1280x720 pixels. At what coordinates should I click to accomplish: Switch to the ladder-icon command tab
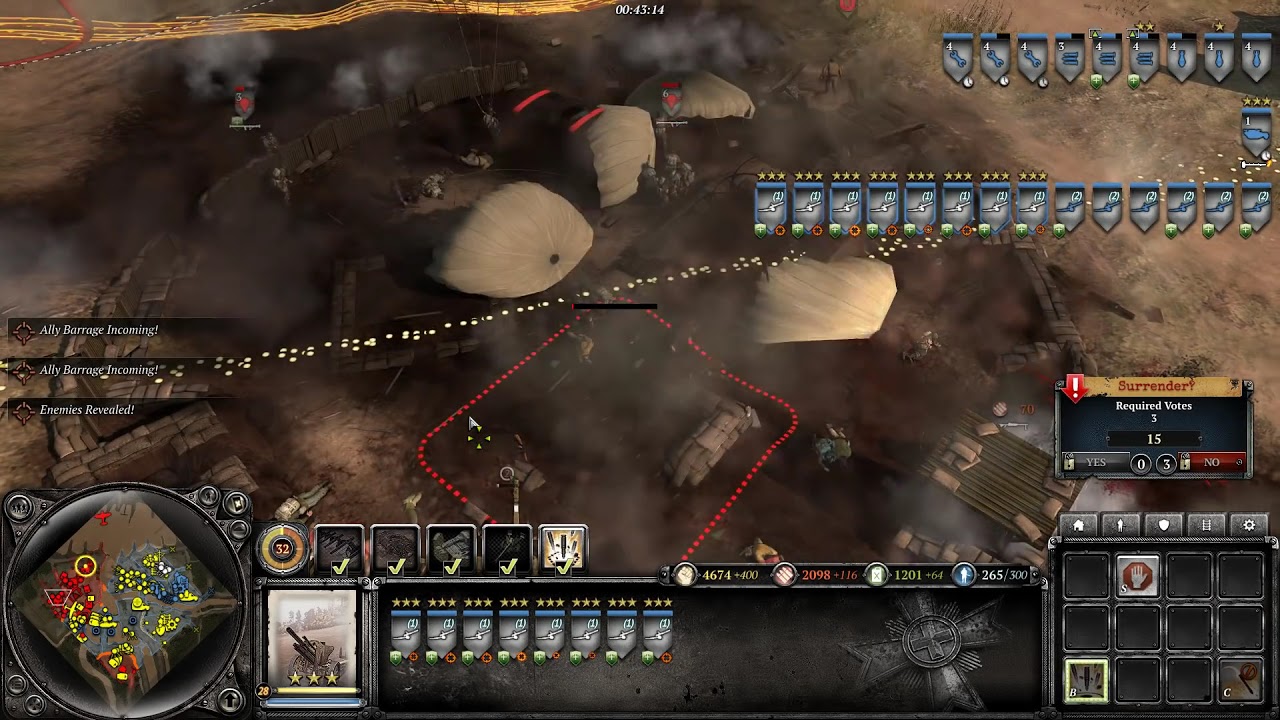click(x=1206, y=525)
